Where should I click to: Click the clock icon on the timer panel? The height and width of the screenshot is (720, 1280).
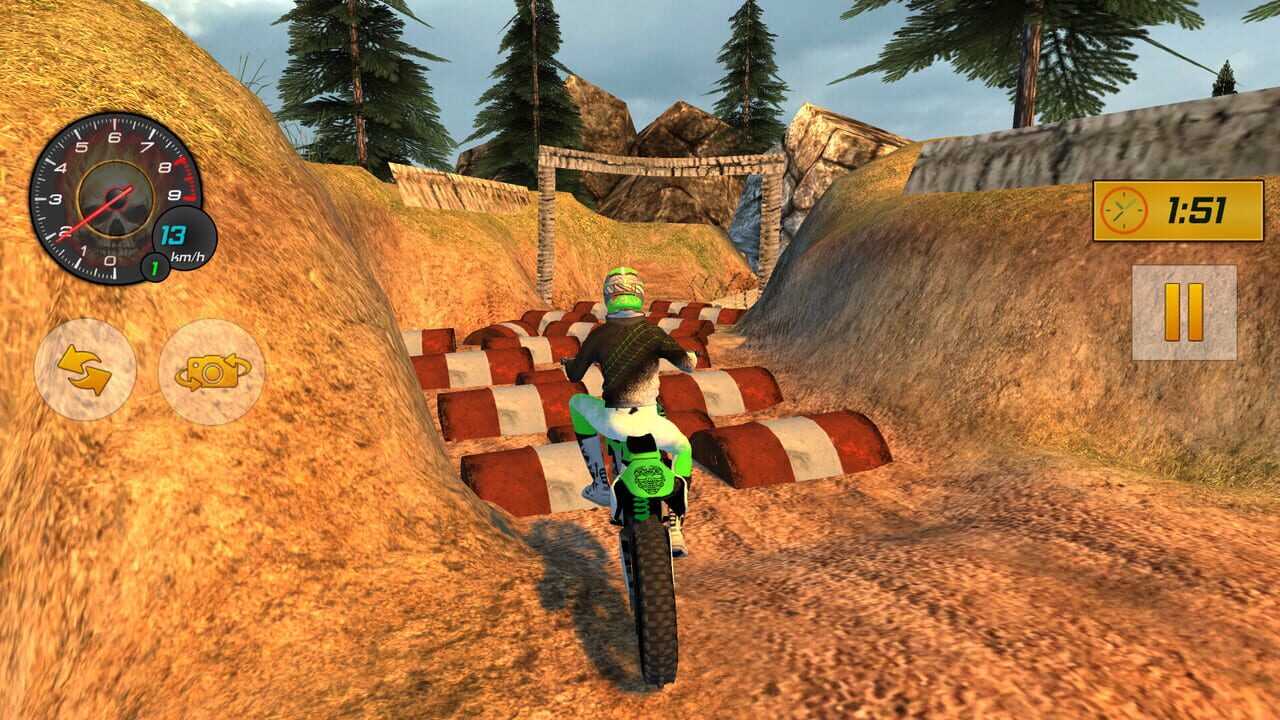click(1122, 210)
